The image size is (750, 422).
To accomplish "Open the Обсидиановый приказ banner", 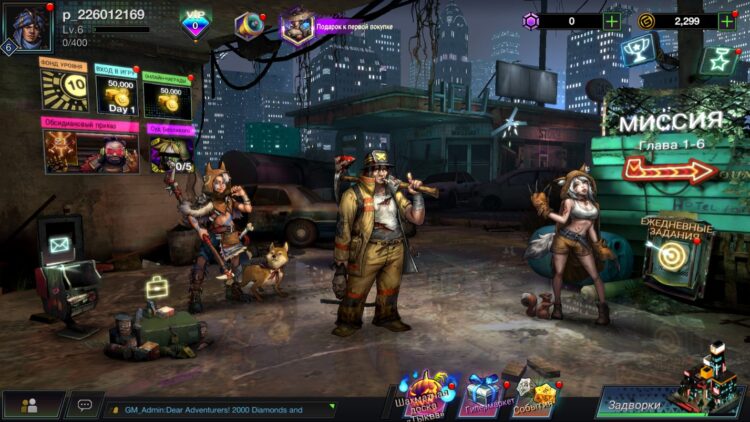I will pyautogui.click(x=90, y=147).
